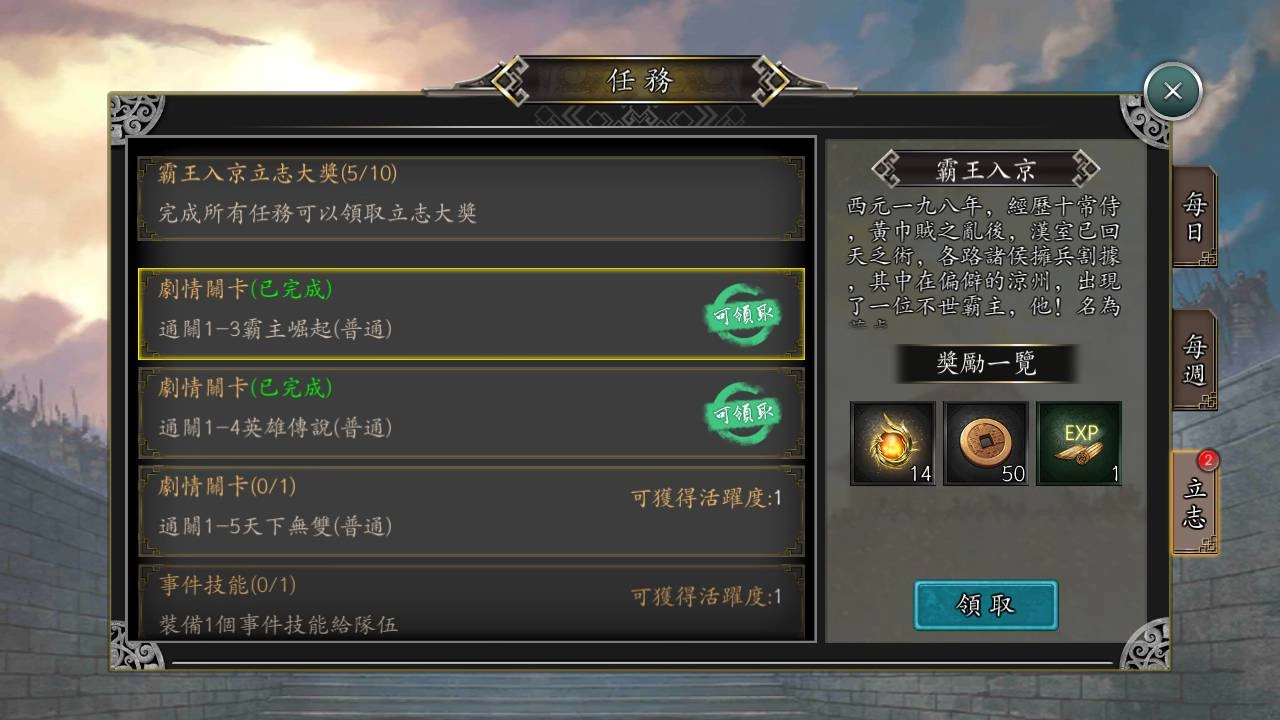Image resolution: width=1280 pixels, height=720 pixels.
Task: Switch to the 每週 weekly tab
Action: coord(1196,362)
